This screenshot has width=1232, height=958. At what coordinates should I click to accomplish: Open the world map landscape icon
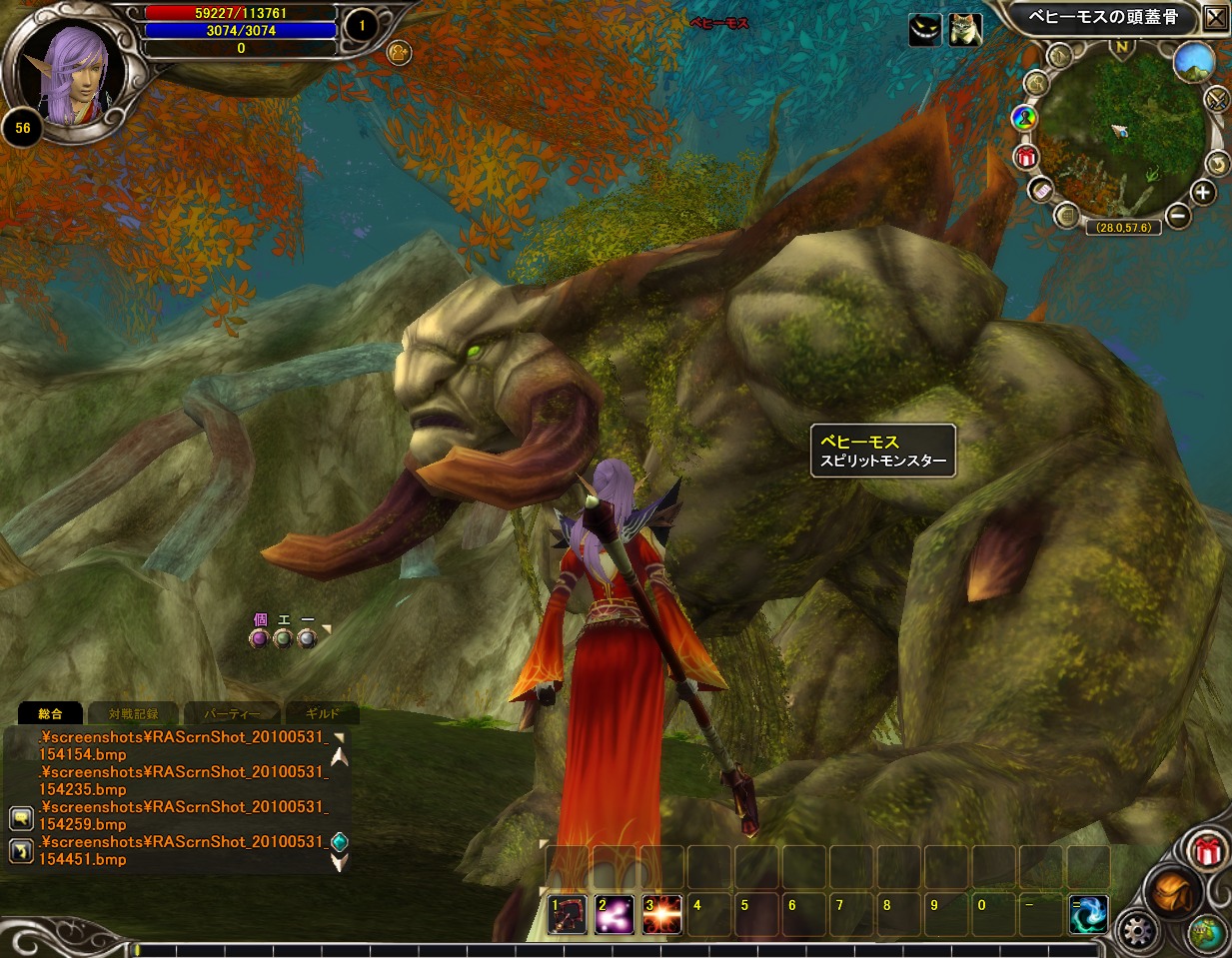[1193, 62]
